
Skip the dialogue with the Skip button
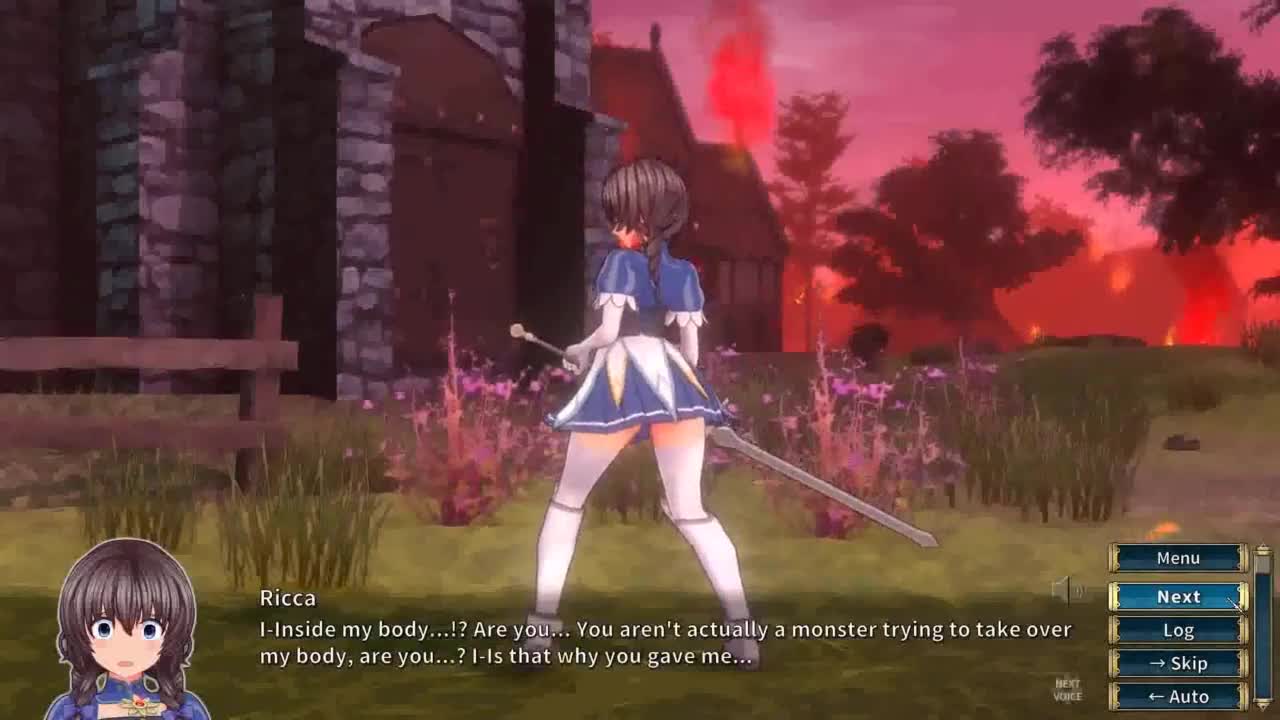point(1178,663)
